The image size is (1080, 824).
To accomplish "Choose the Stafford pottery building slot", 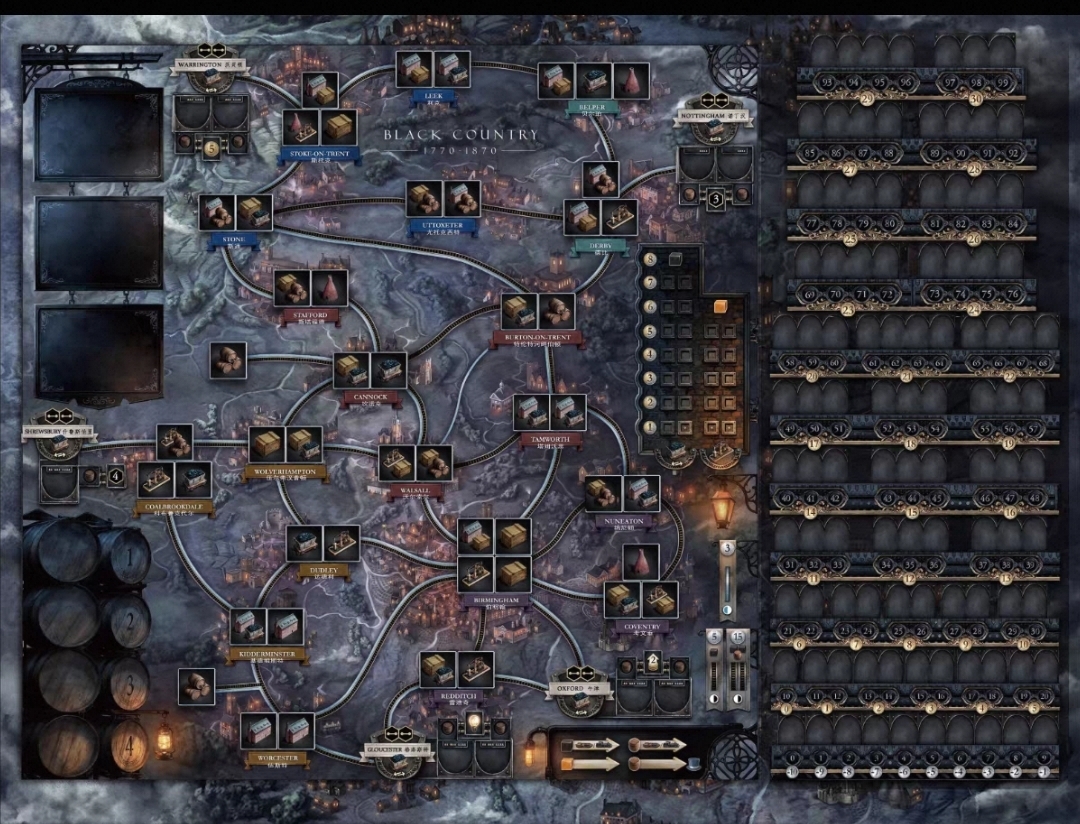I will [x=329, y=288].
